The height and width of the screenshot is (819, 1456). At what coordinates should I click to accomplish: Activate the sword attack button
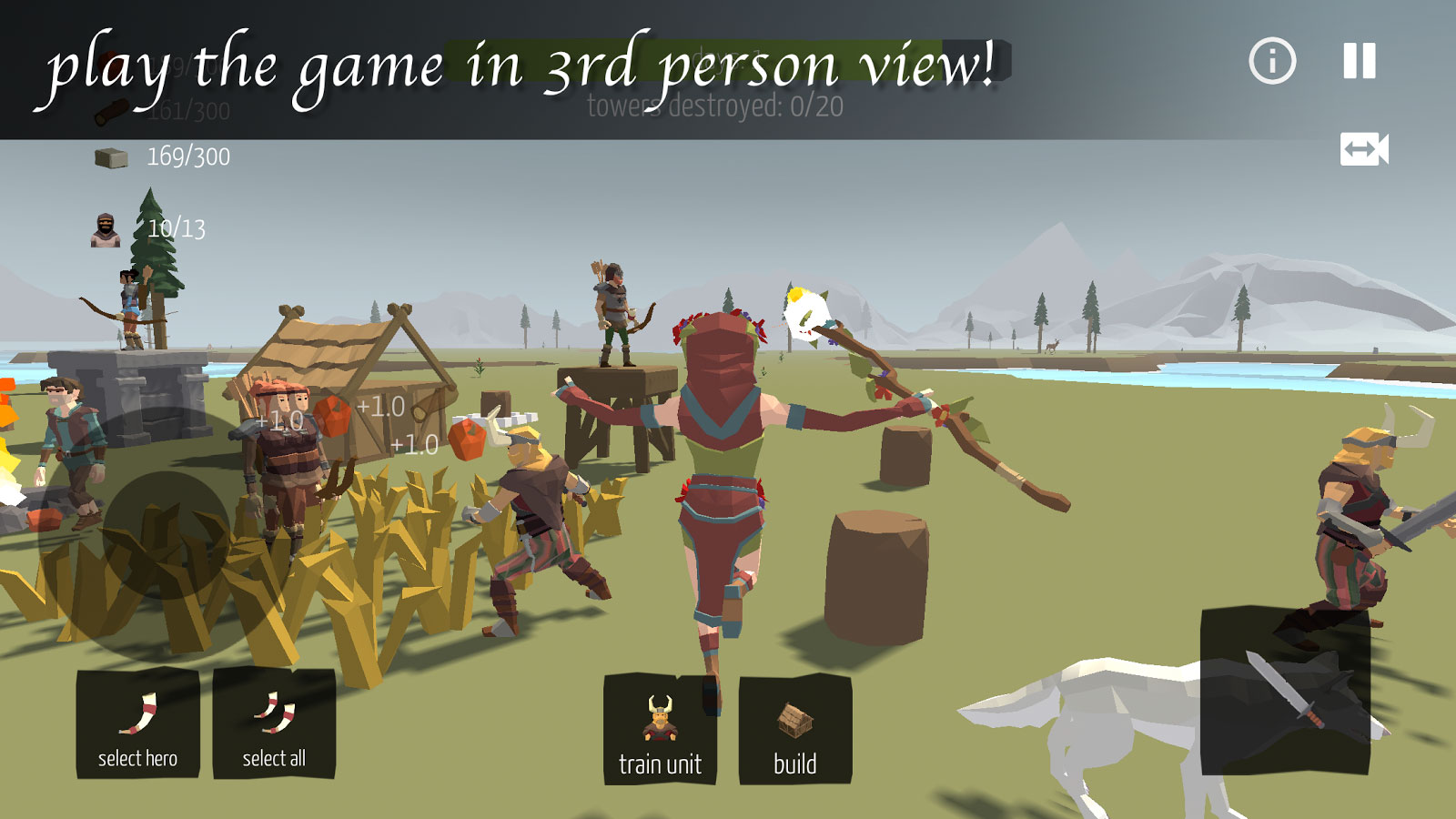click(1285, 692)
